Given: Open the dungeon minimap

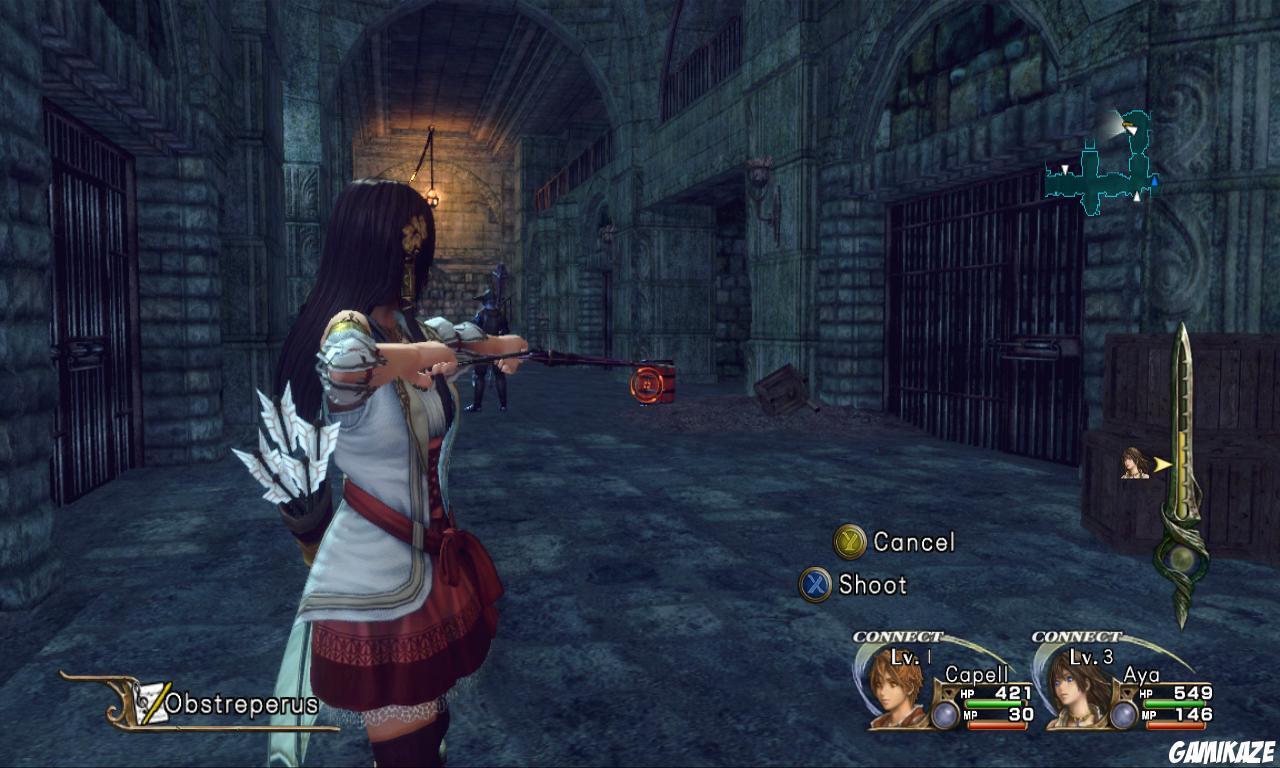Looking at the screenshot, I should coord(1100,165).
